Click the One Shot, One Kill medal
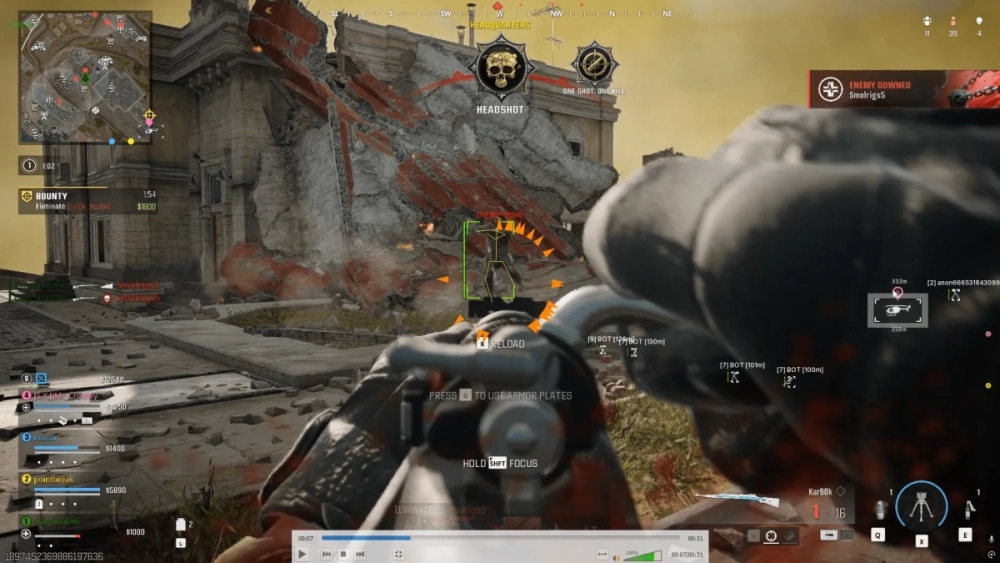 594,64
